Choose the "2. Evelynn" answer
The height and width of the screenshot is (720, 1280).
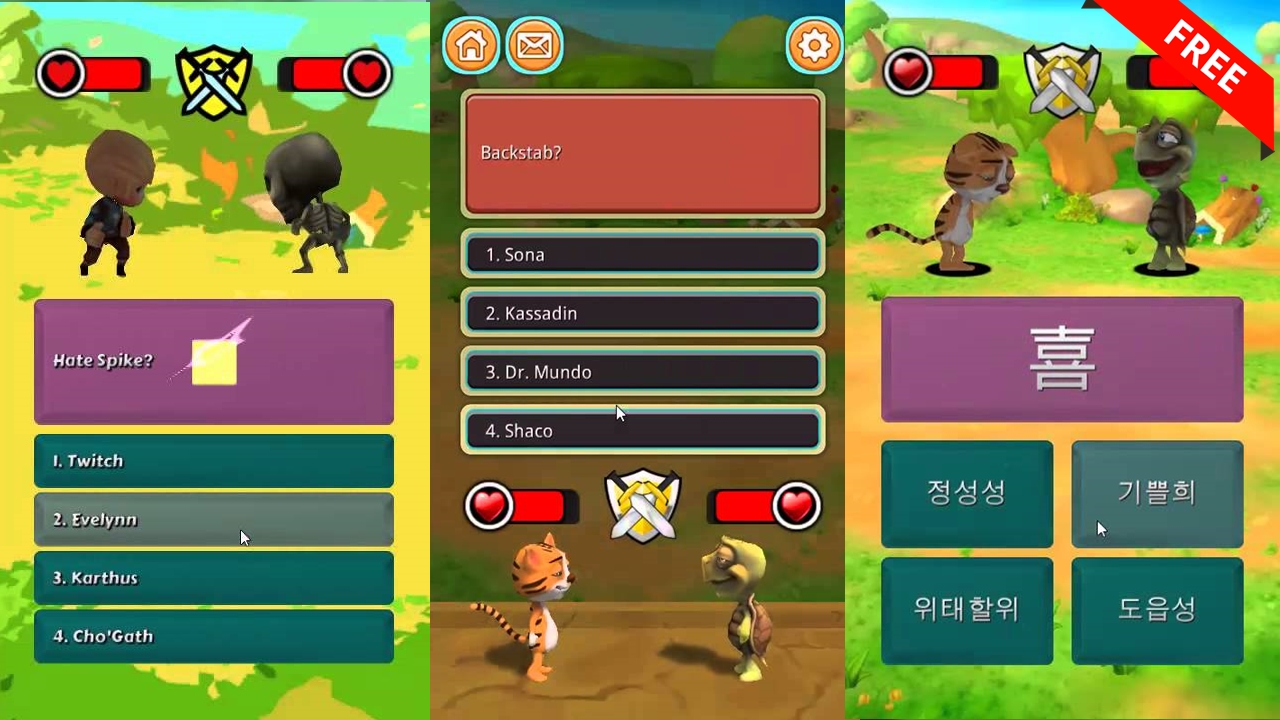213,519
